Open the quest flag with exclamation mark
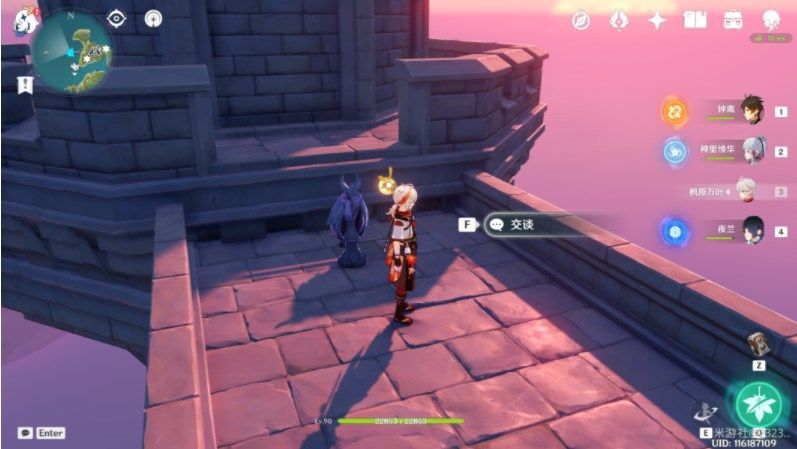Viewport: 797px width, 449px height. [x=25, y=85]
